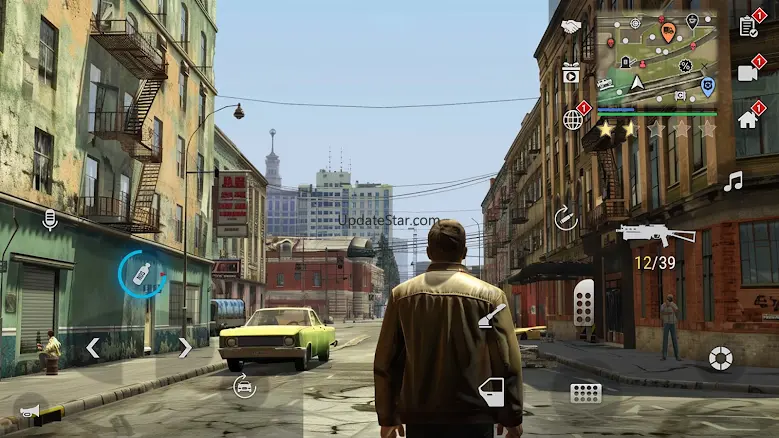The height and width of the screenshot is (438, 779).
Task: Open the clipboard tasks list
Action: 748,26
